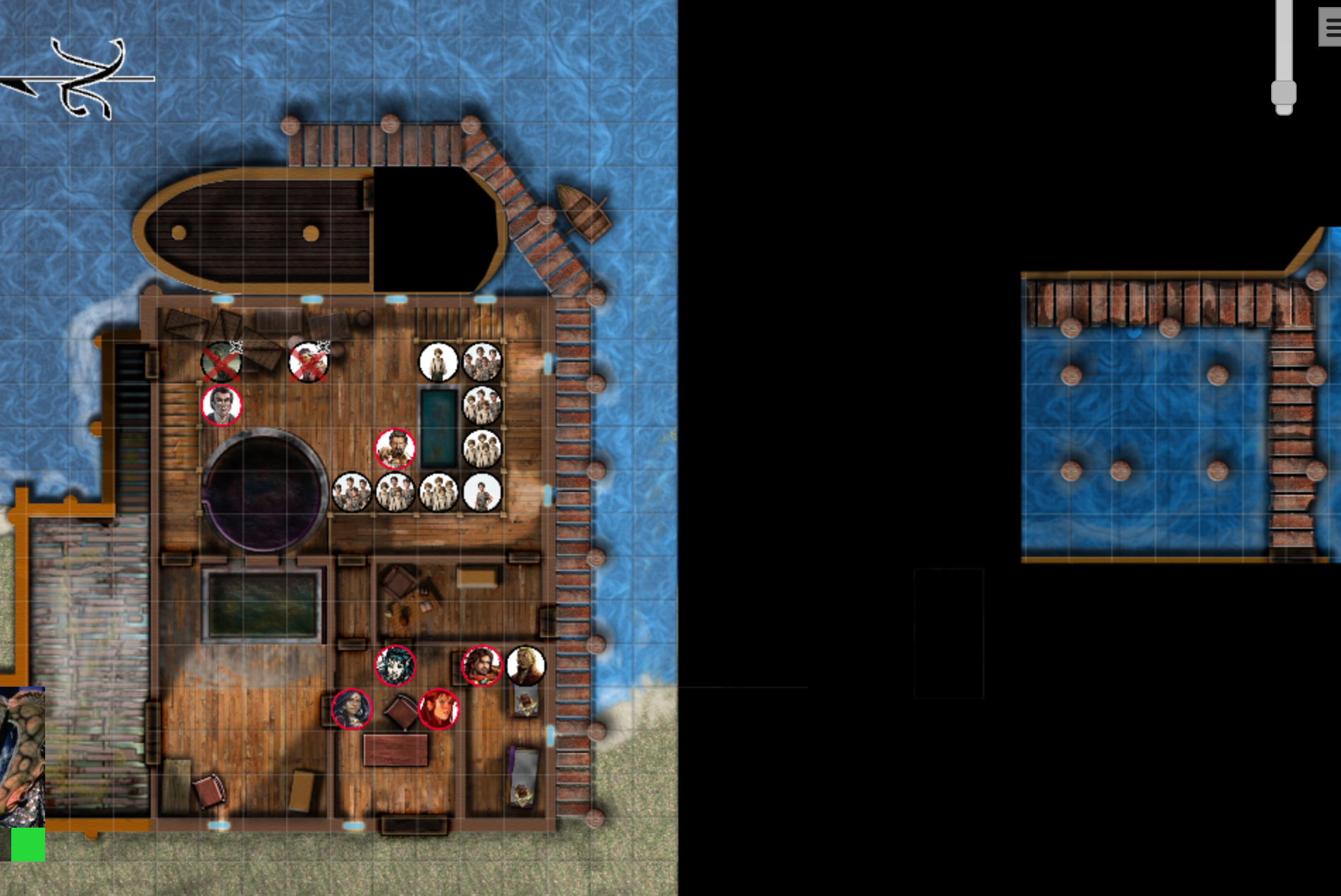
Task: Select the red-haired woman token
Action: coord(439,709)
